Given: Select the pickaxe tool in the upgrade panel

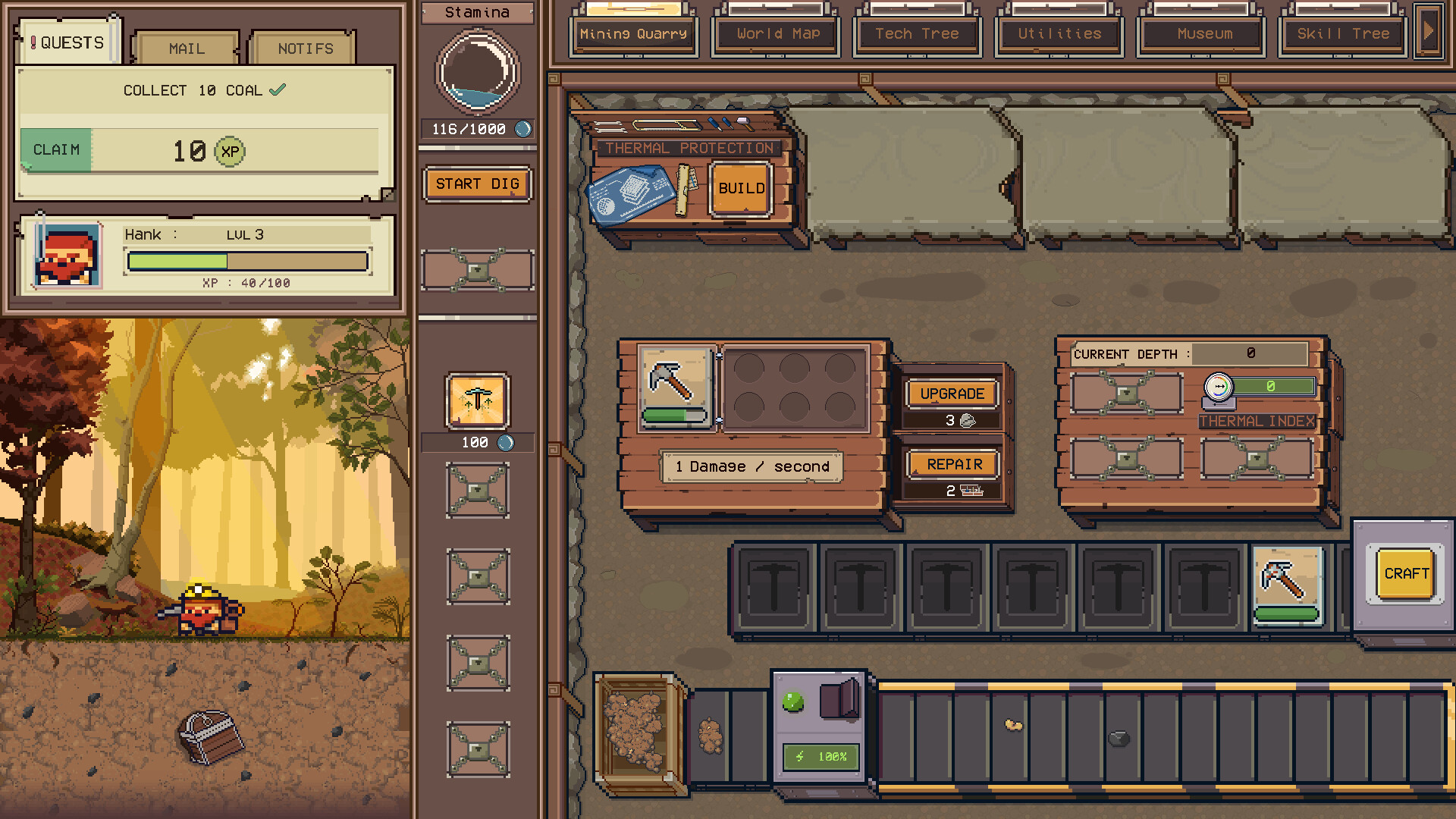Looking at the screenshot, I should pos(676,387).
